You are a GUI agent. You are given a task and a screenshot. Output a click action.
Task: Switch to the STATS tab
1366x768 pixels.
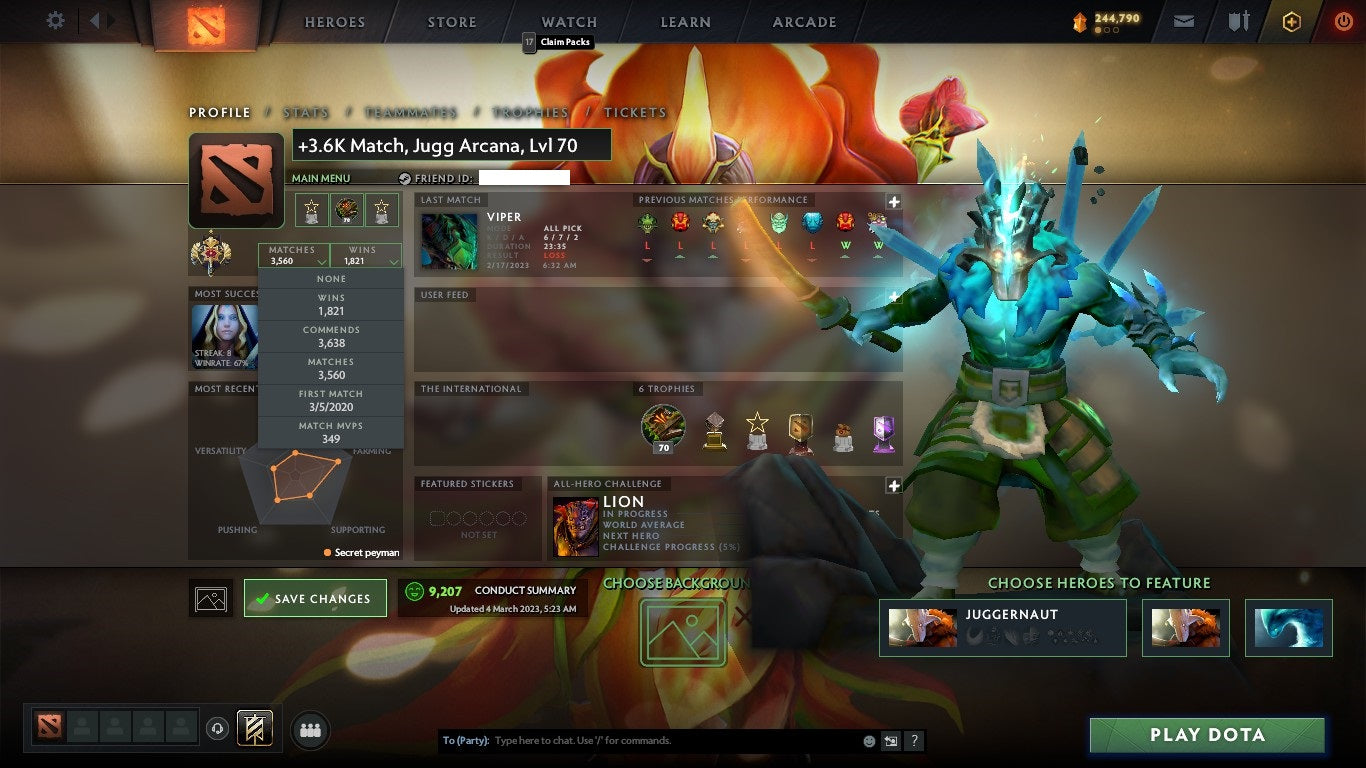click(x=306, y=113)
